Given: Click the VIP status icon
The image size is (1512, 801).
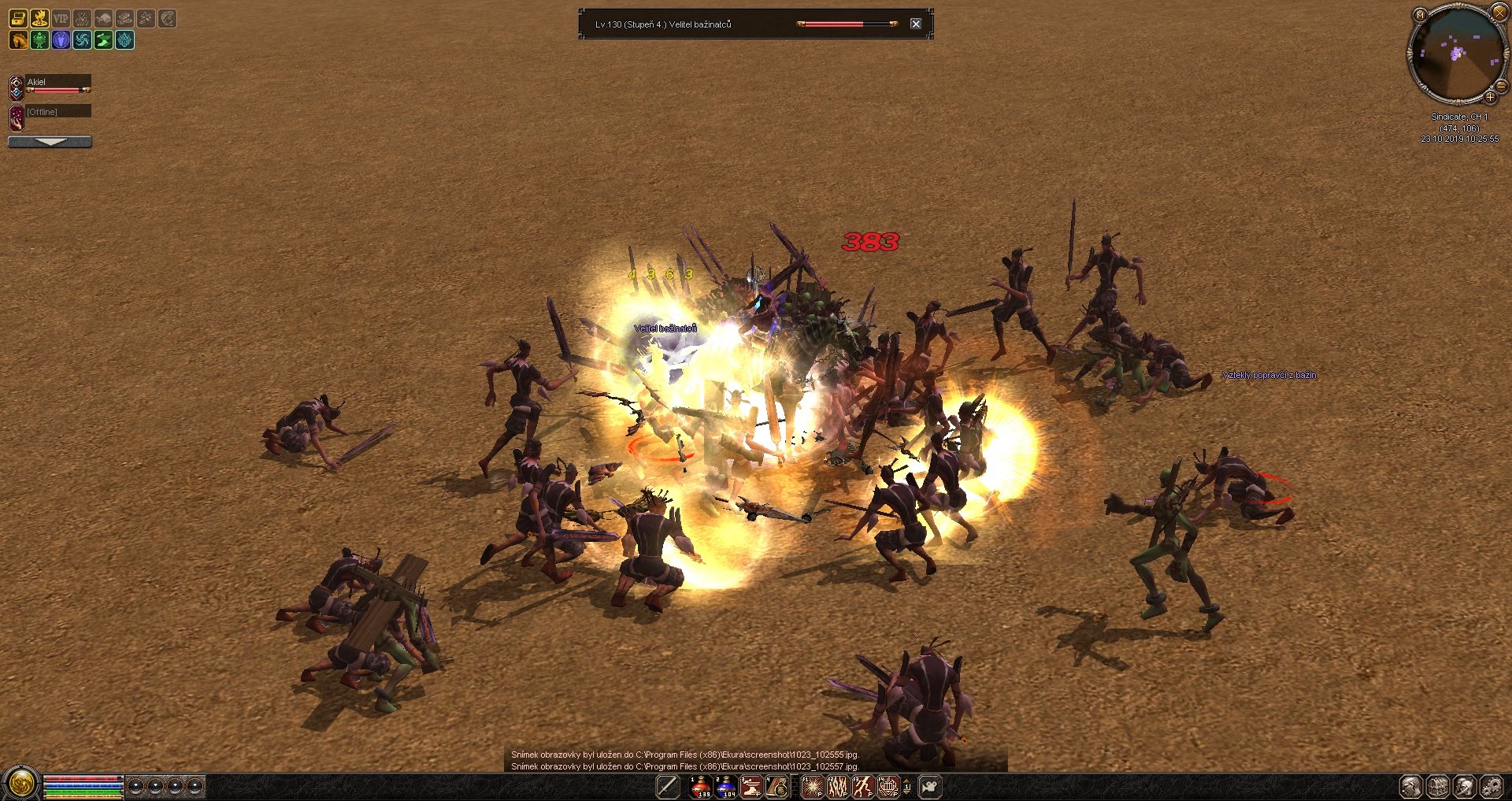Looking at the screenshot, I should (61, 18).
